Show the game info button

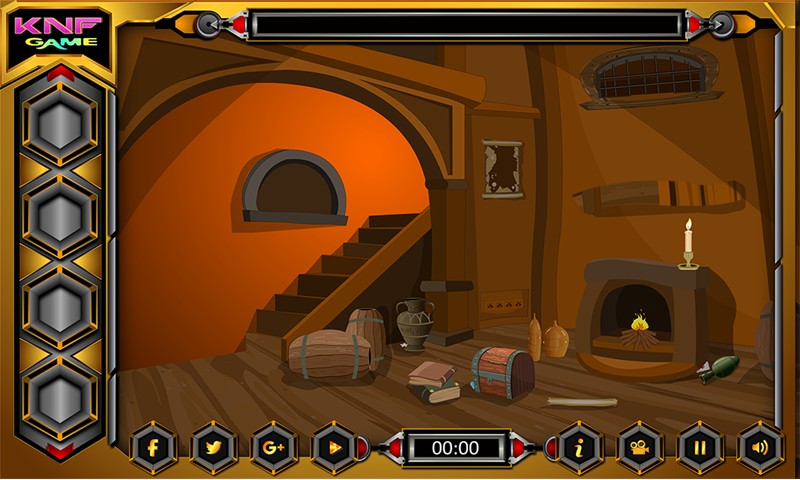coord(579,447)
